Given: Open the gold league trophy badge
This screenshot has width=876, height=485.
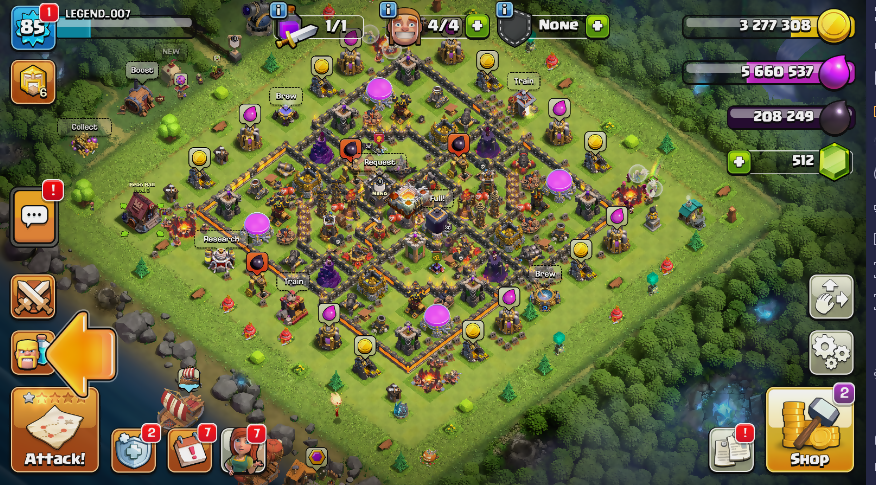Looking at the screenshot, I should point(32,83).
